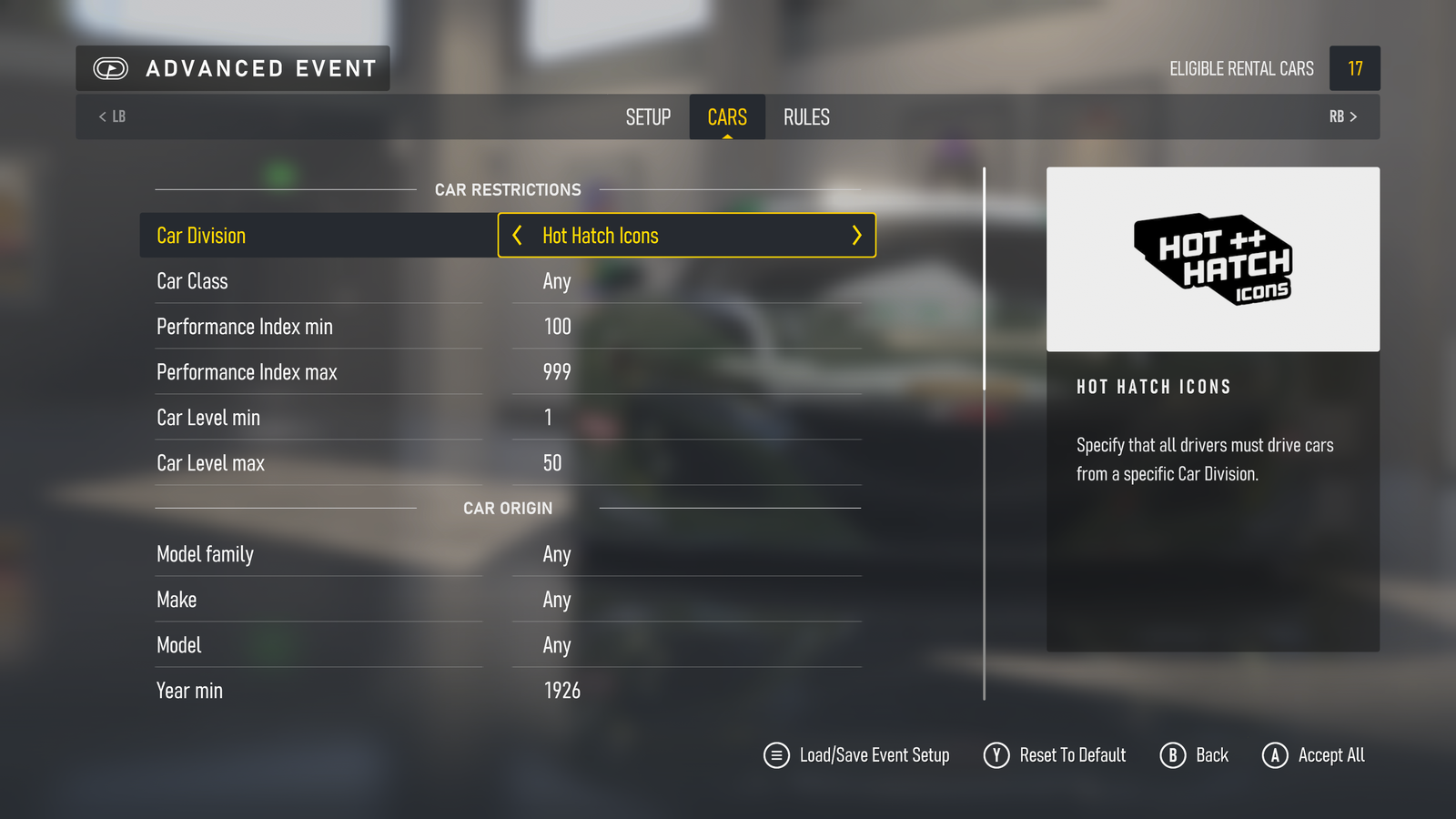
Task: Switch to the Setup tab
Action: (x=648, y=117)
